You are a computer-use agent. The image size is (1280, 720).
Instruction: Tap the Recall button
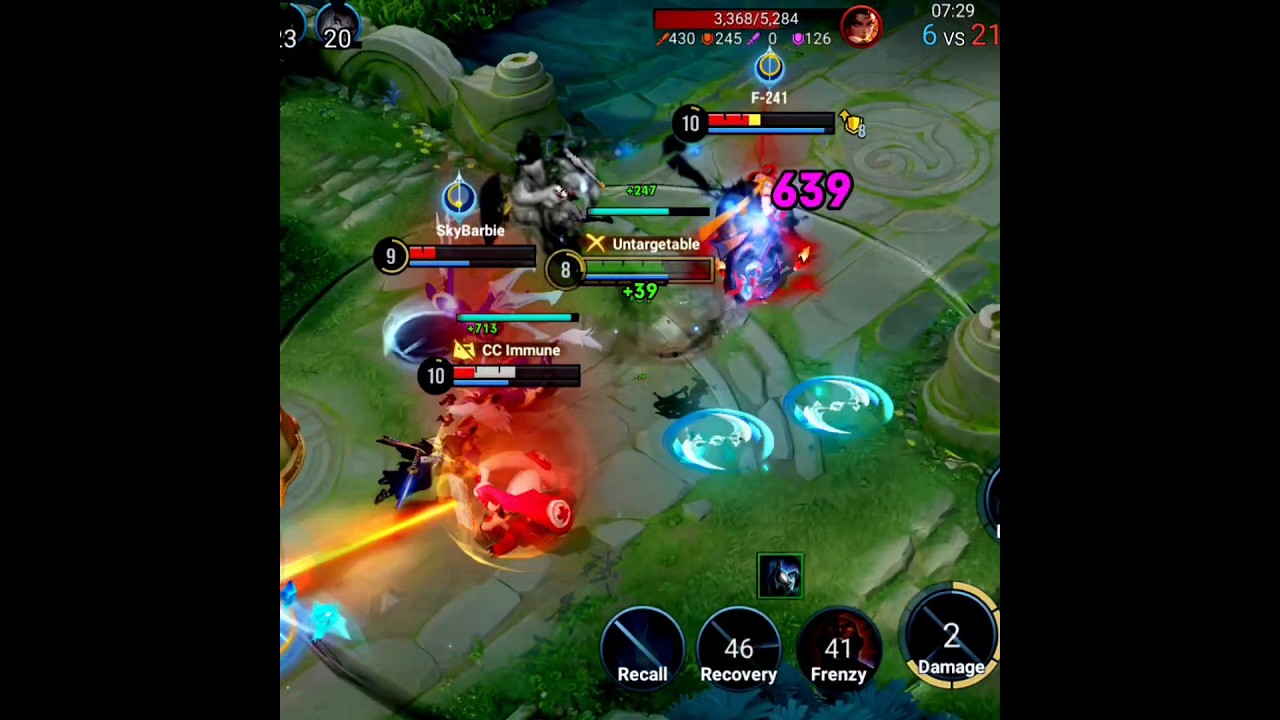click(x=642, y=647)
